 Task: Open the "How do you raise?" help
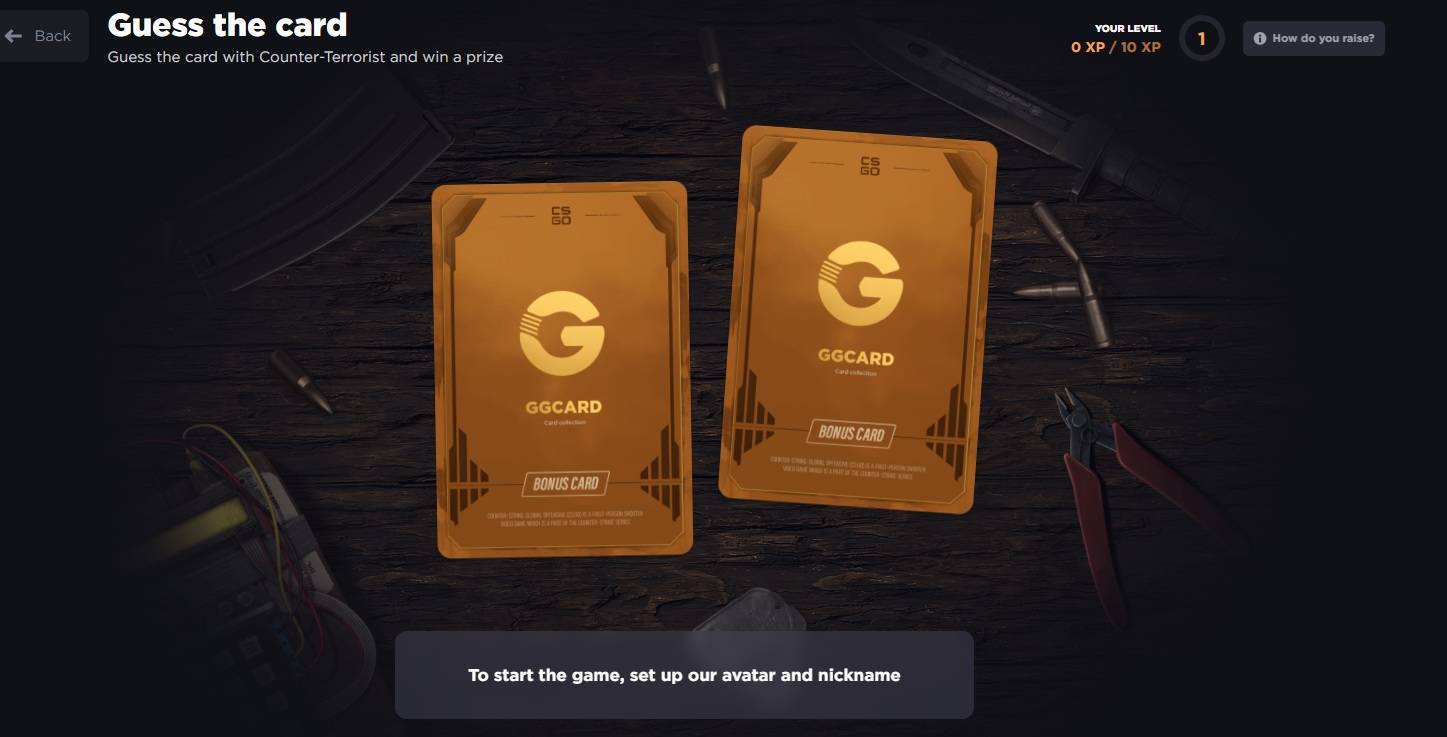[x=1314, y=38]
